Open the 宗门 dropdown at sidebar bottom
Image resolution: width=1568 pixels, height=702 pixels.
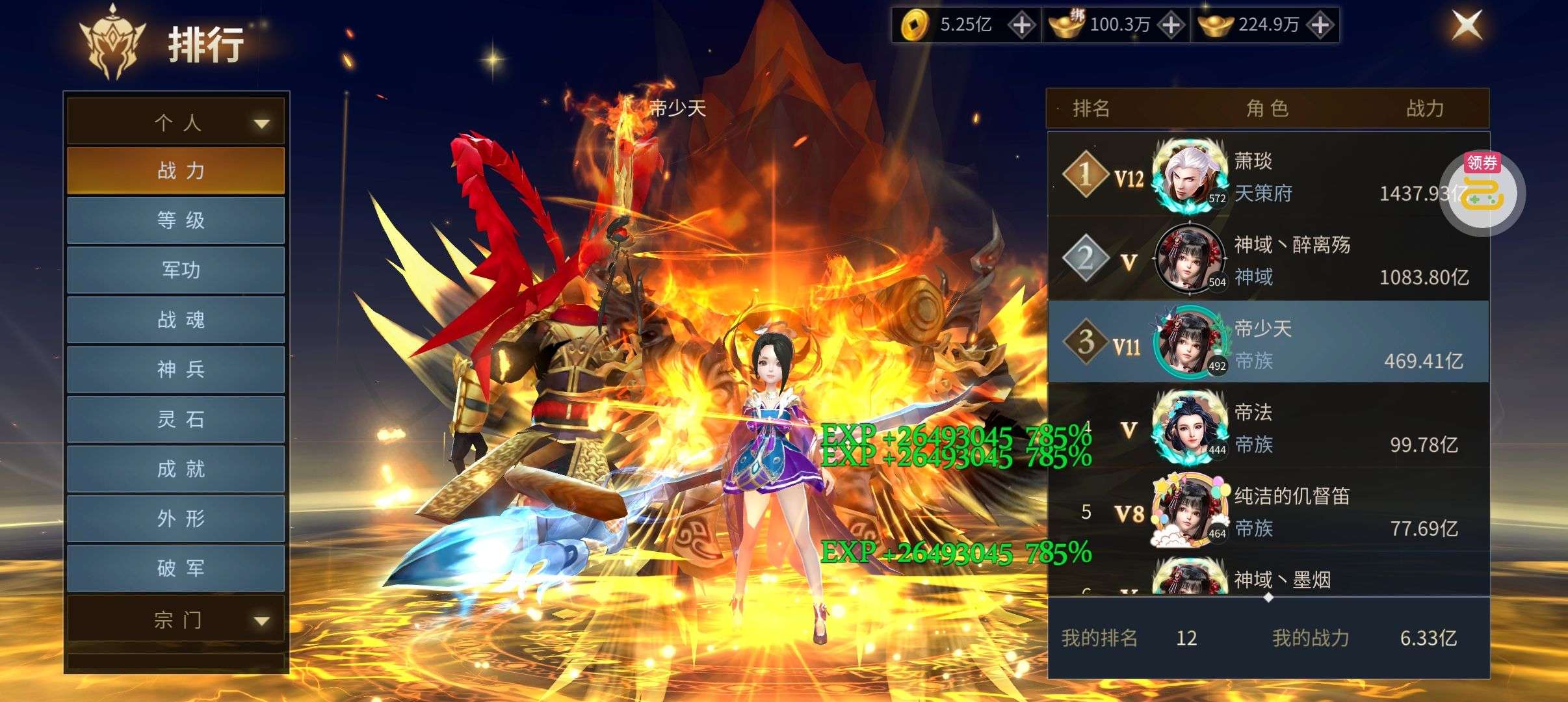tap(176, 621)
